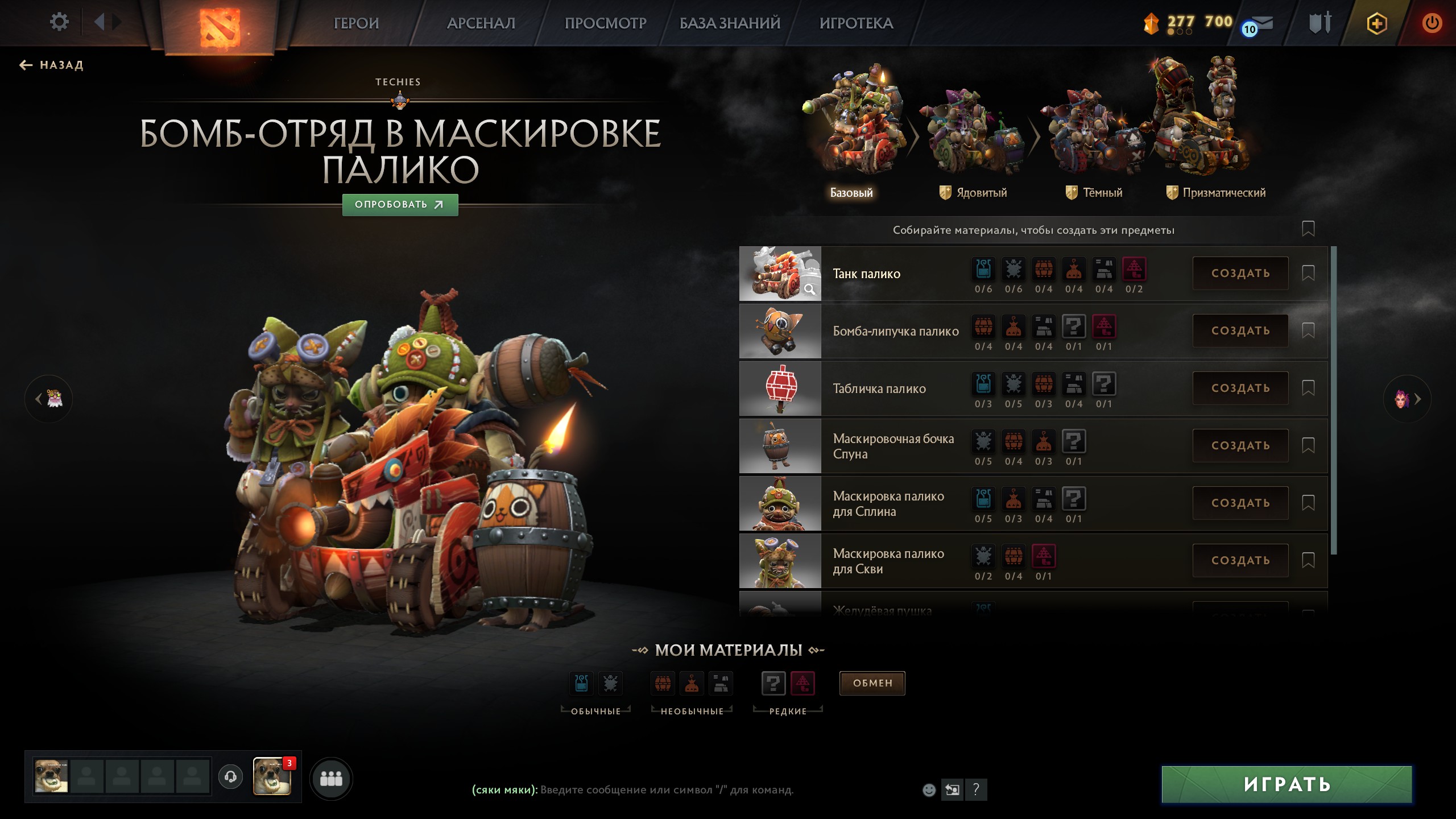Click the chat message input field
Screen dimensions: 1456x819
coord(665,790)
